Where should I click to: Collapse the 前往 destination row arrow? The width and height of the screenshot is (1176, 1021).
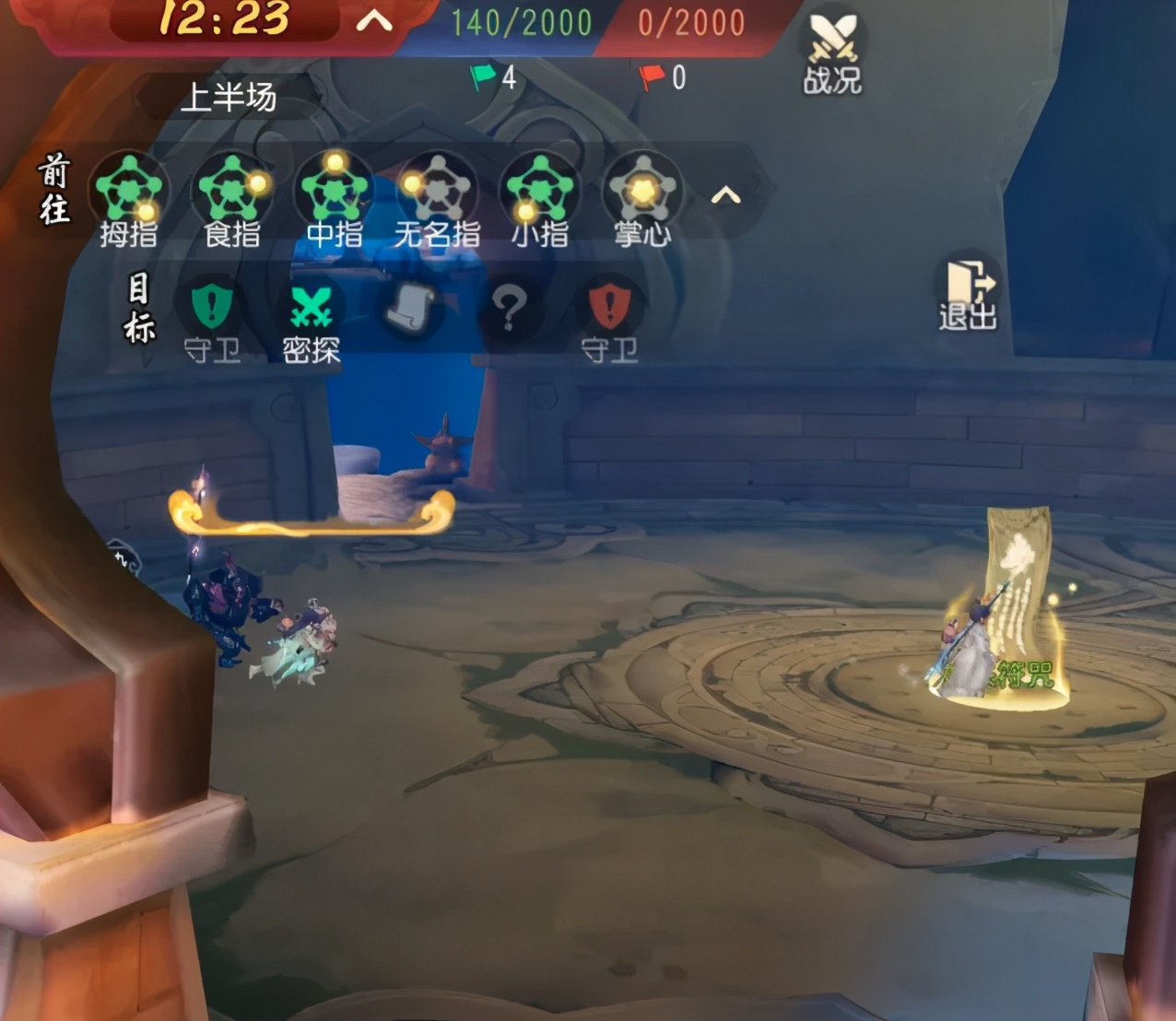coord(726,195)
